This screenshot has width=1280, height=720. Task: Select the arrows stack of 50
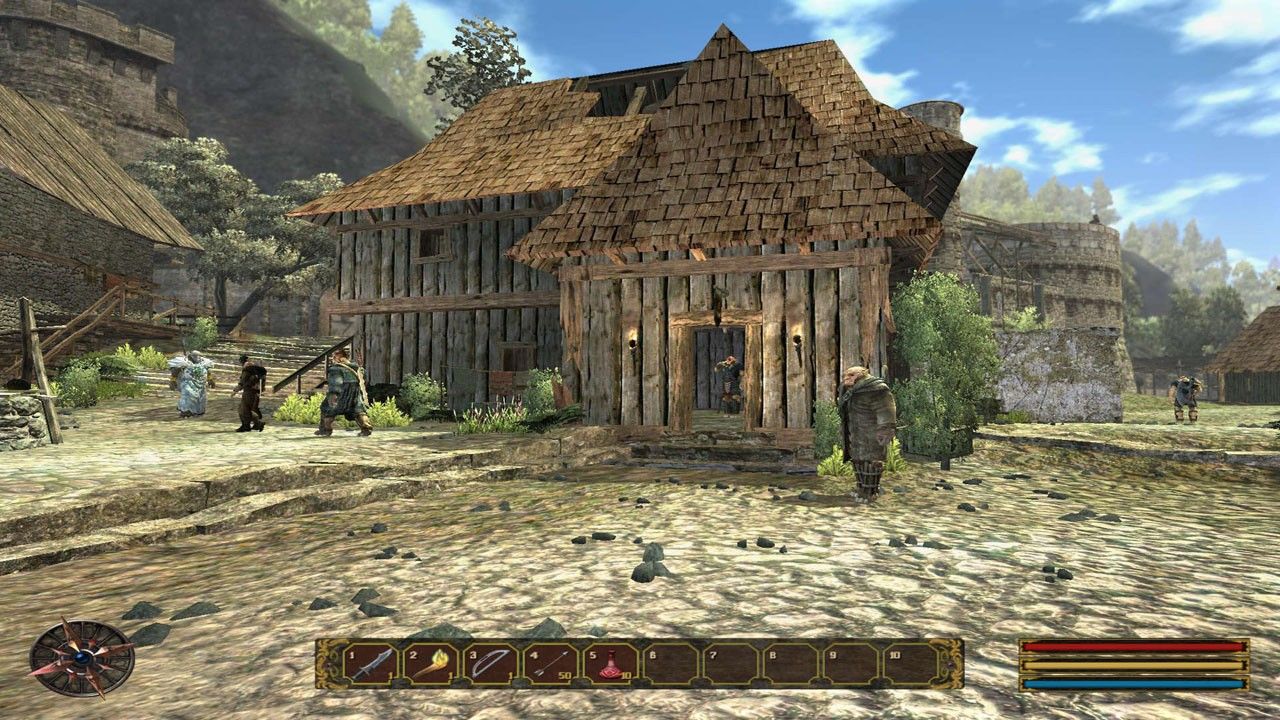549,664
